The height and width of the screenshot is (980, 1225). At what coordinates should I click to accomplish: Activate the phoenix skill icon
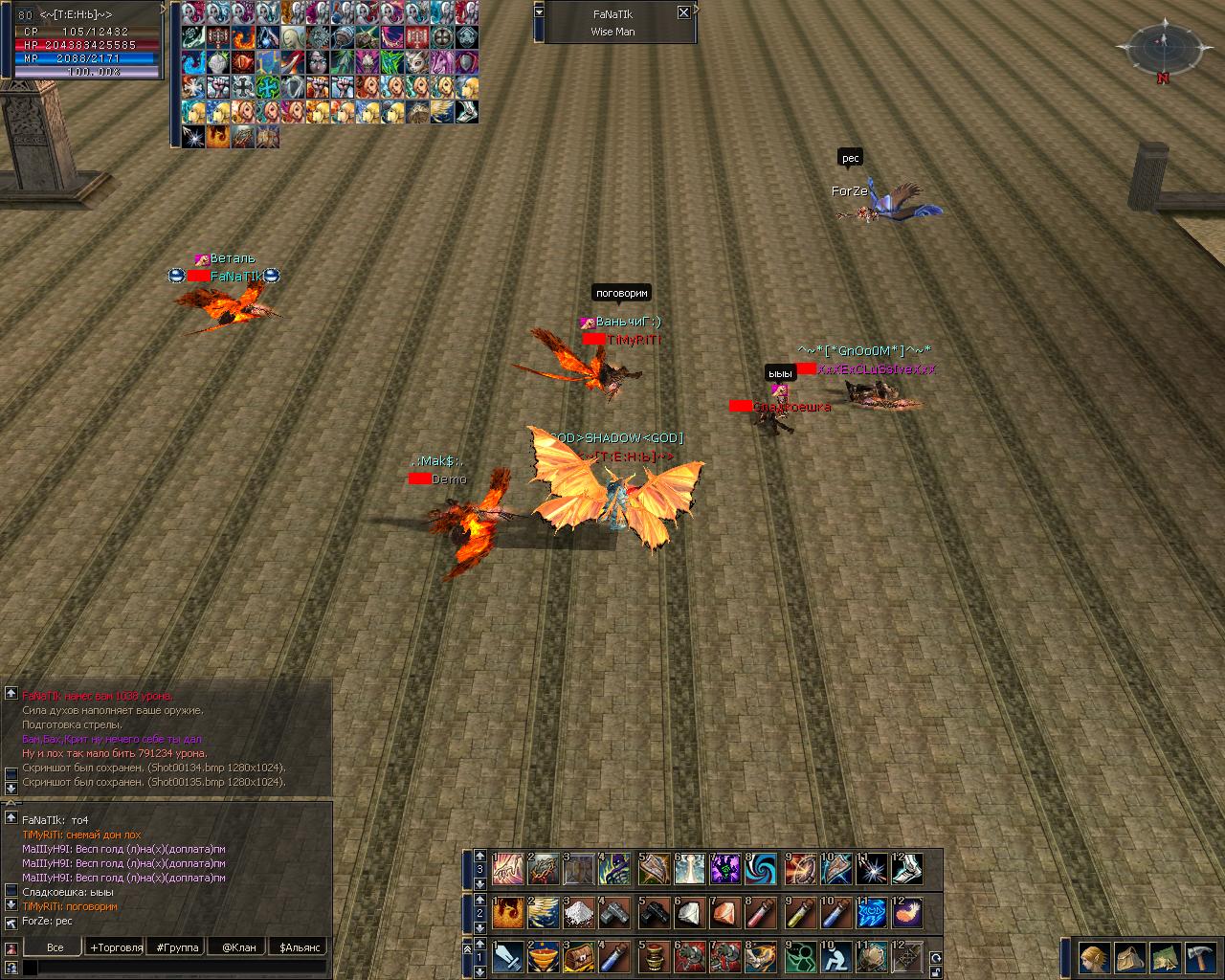point(507,914)
